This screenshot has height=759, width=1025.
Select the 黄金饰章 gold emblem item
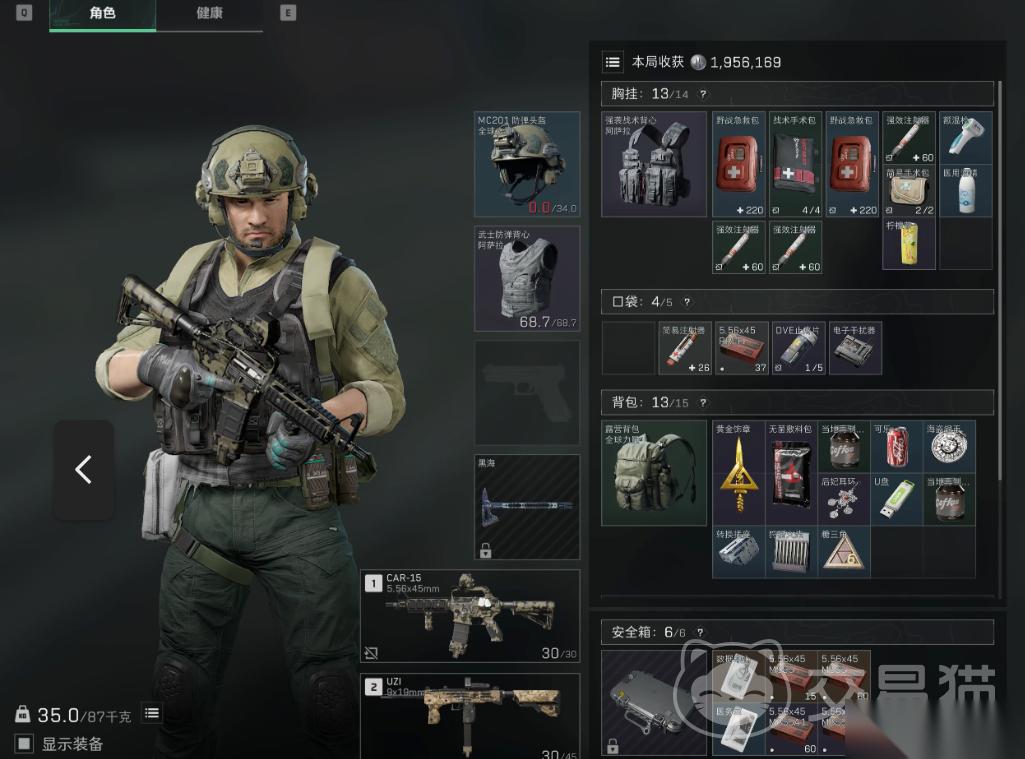point(739,474)
